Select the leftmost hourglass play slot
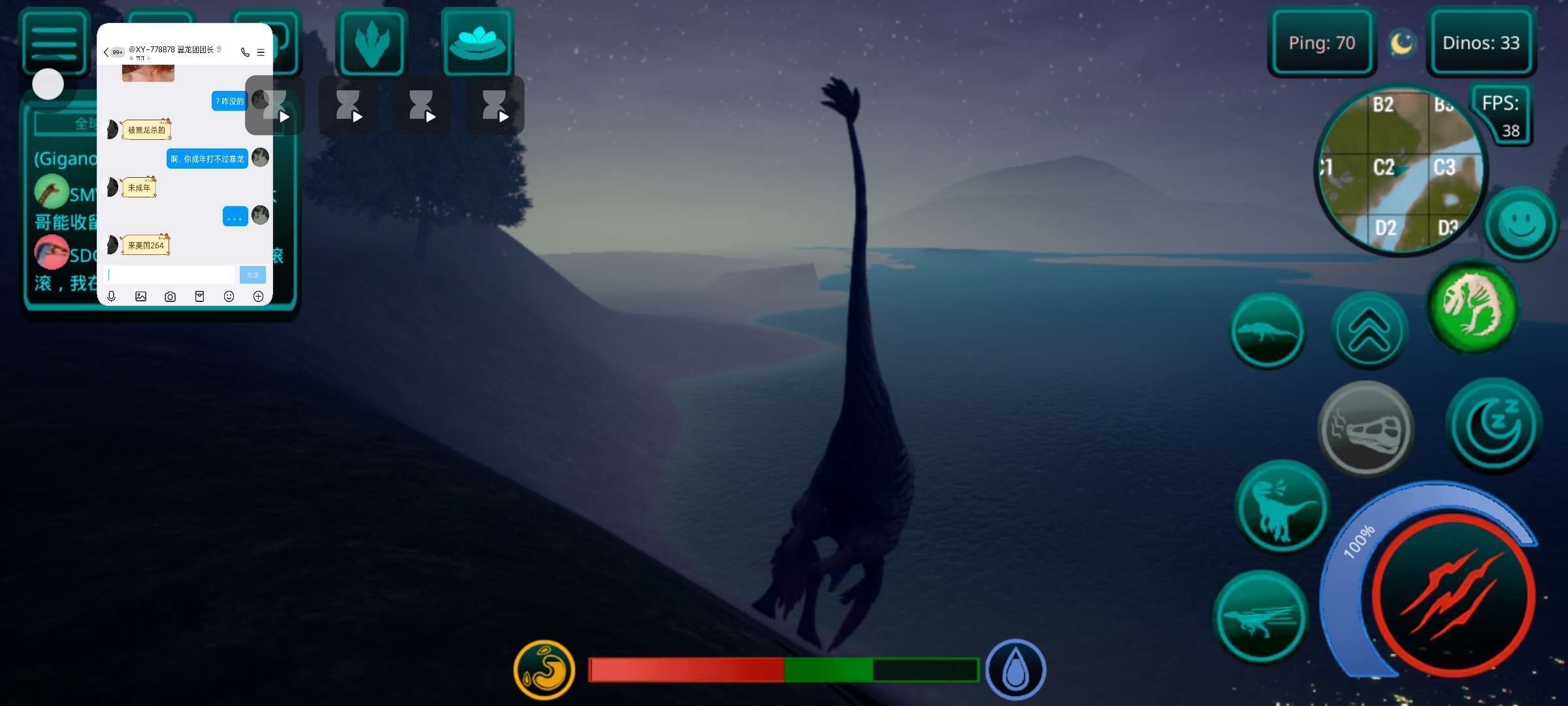 275,106
